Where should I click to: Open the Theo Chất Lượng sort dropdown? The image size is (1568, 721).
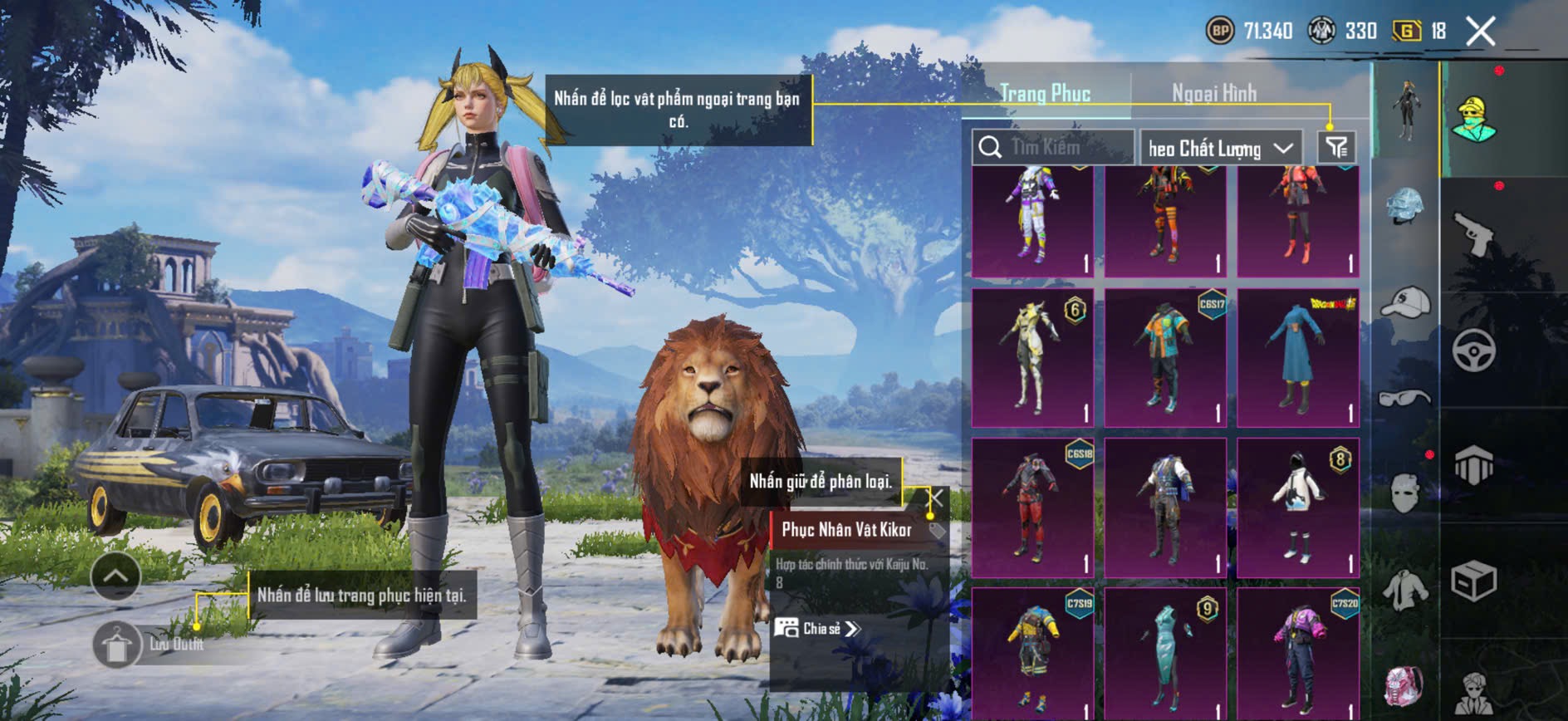[x=1219, y=149]
